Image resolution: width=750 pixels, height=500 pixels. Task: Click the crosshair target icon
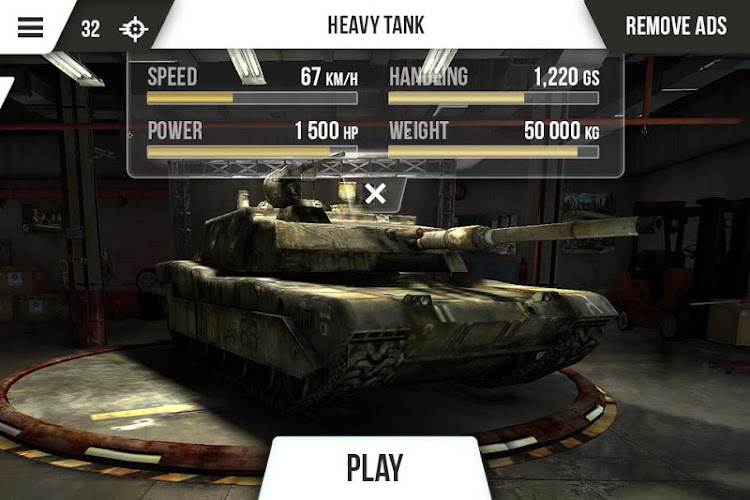click(x=133, y=28)
